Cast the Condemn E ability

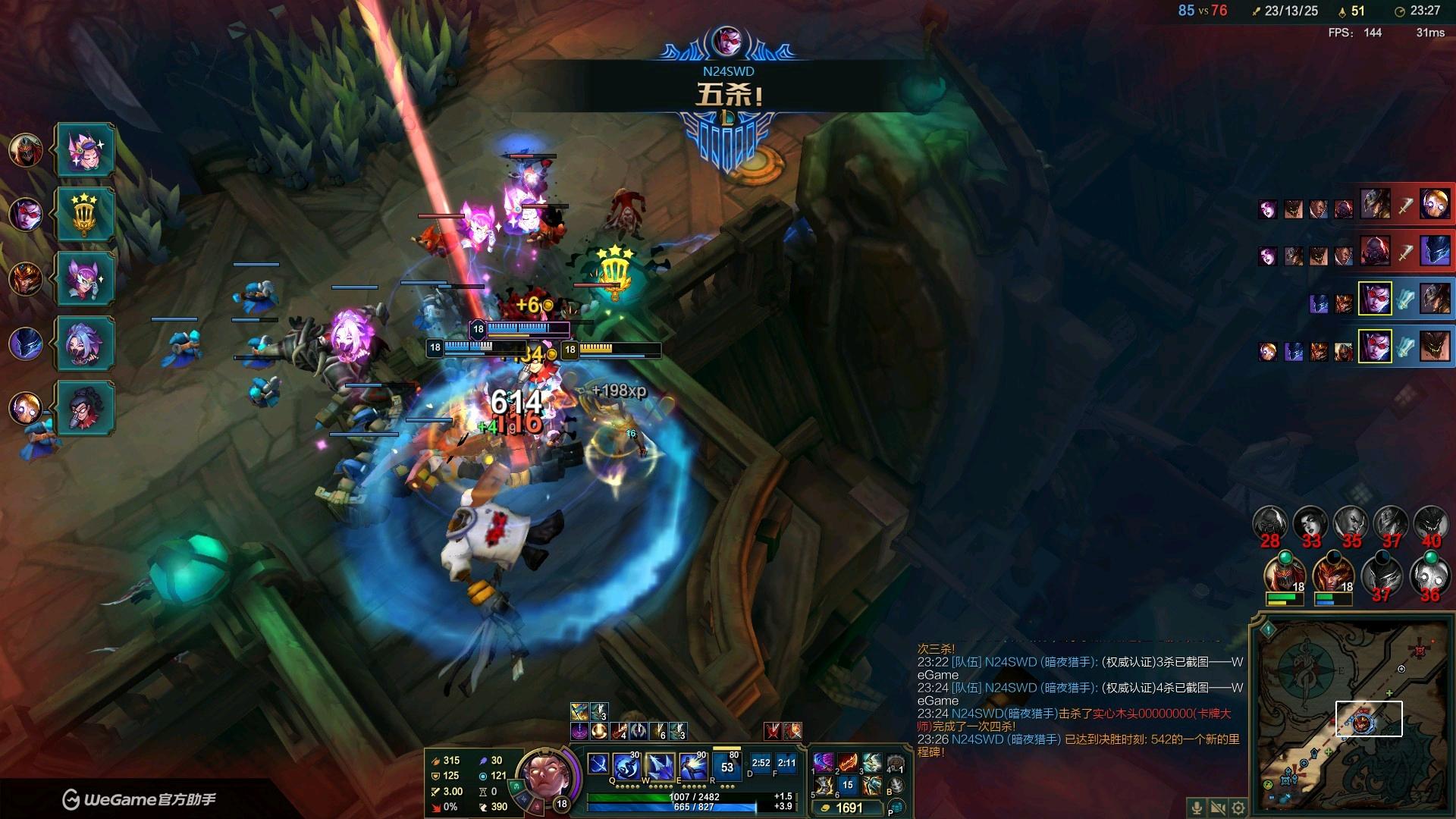pos(692,766)
